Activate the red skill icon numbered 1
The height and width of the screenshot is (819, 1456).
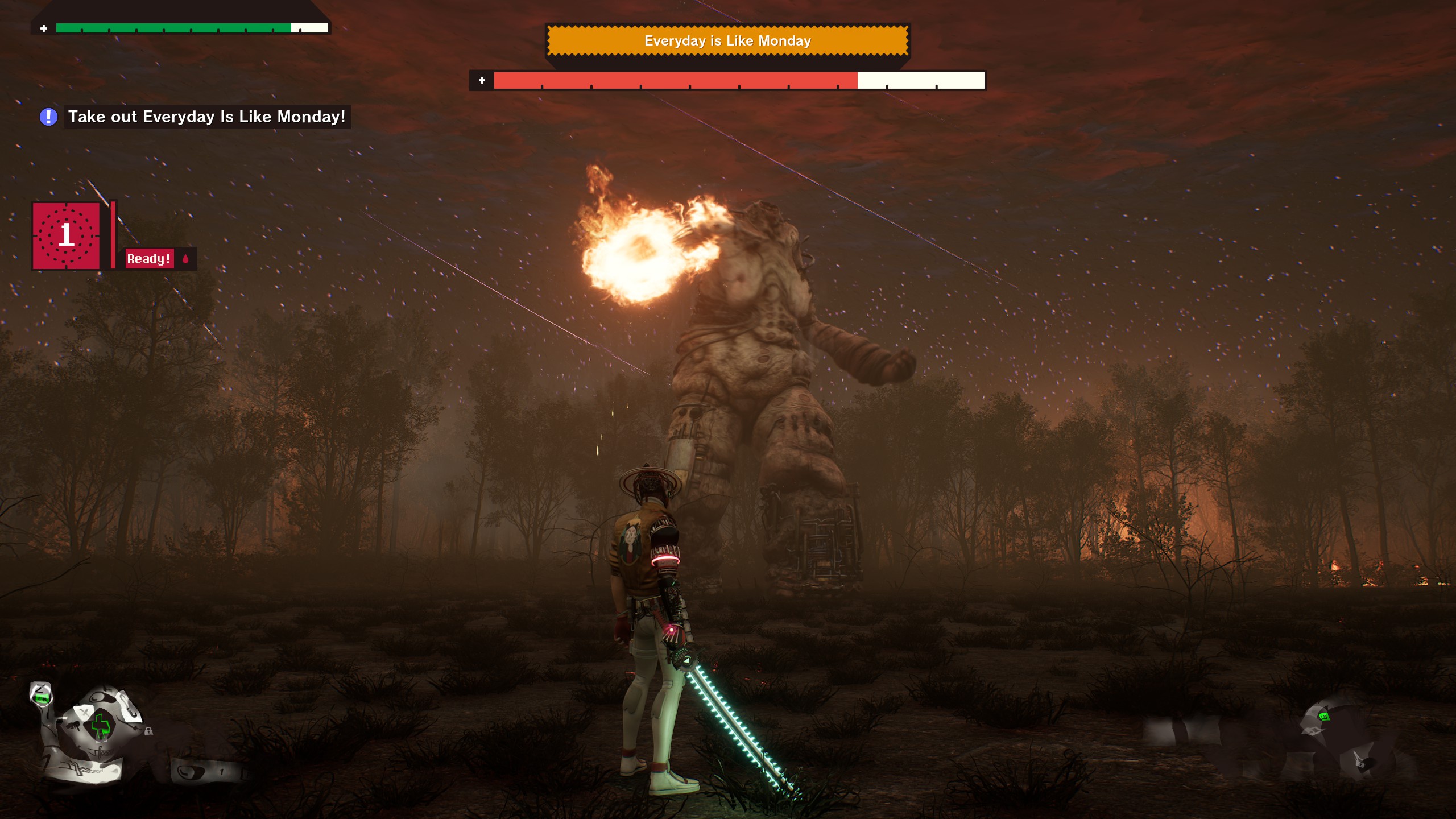pyautogui.click(x=67, y=235)
